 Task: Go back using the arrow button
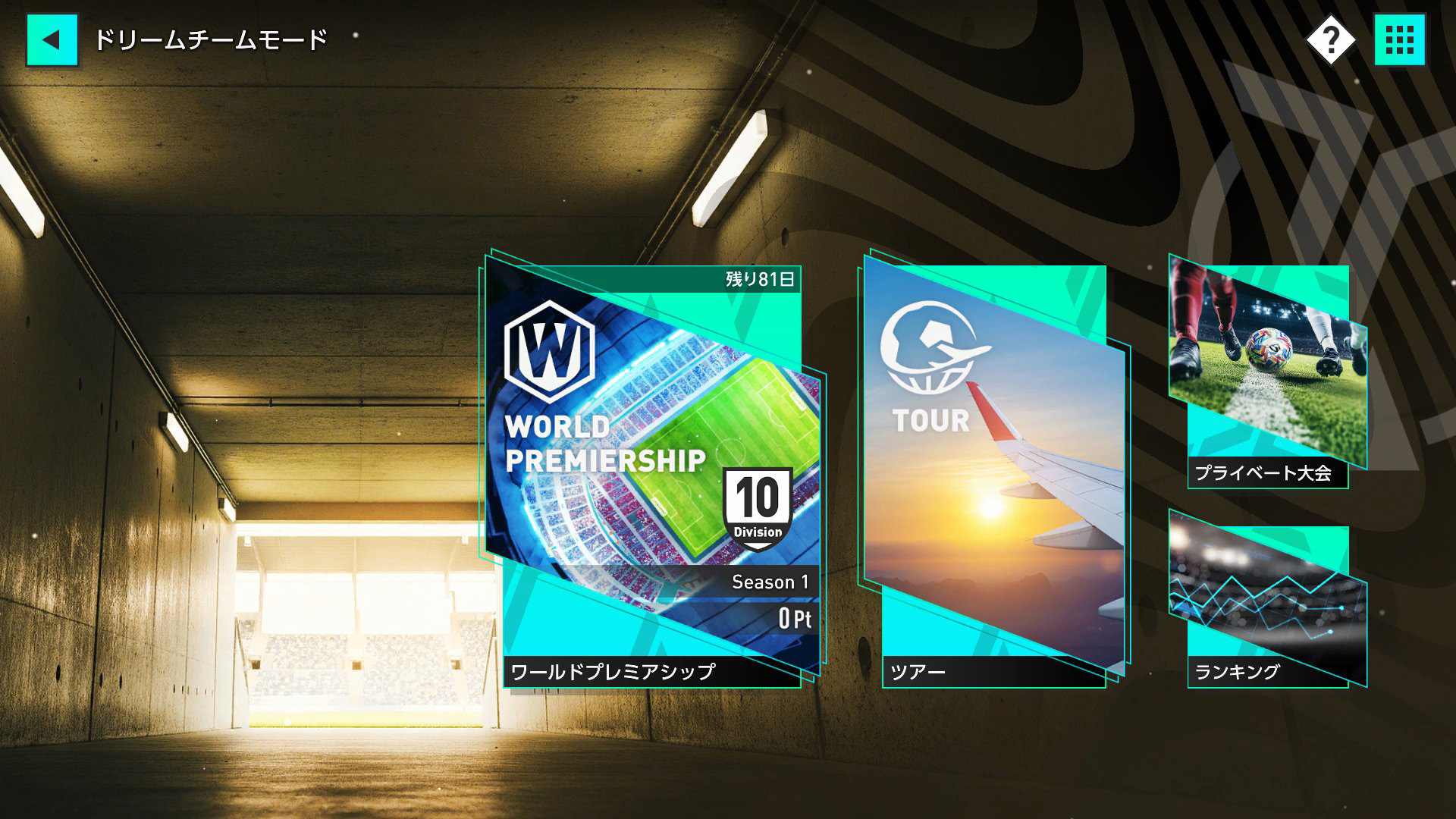(52, 39)
